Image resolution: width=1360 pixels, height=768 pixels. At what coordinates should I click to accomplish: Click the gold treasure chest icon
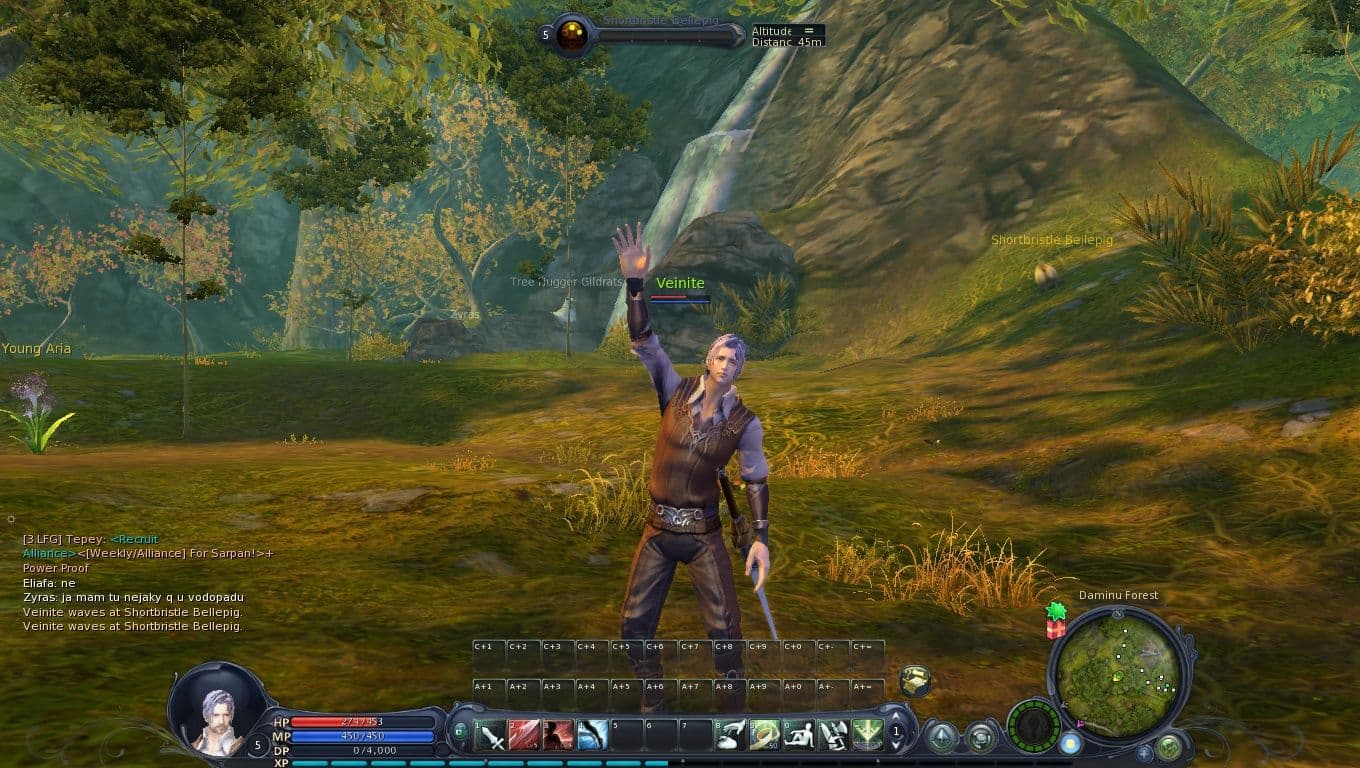point(915,680)
